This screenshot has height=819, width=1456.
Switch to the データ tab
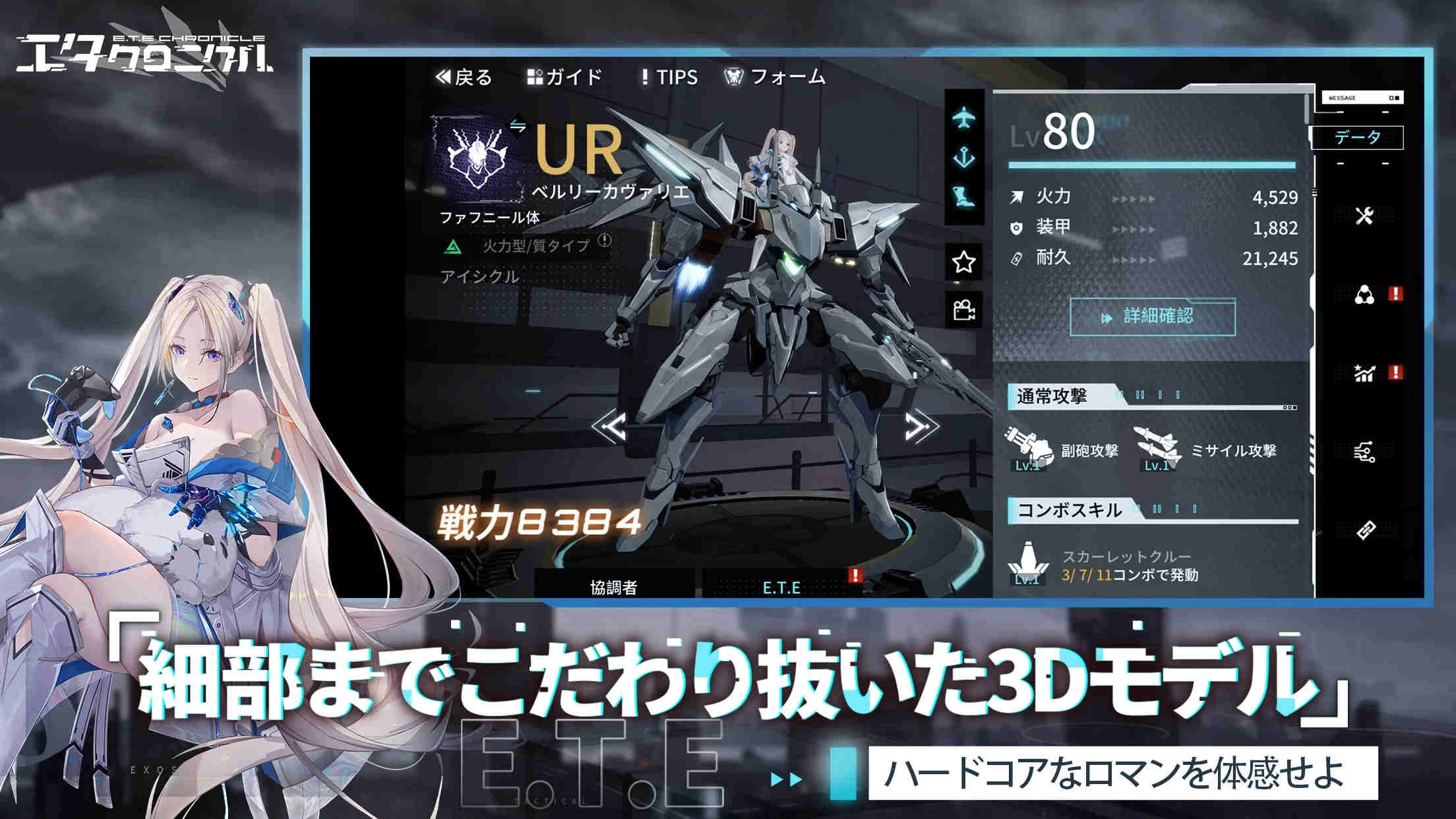[x=1357, y=136]
